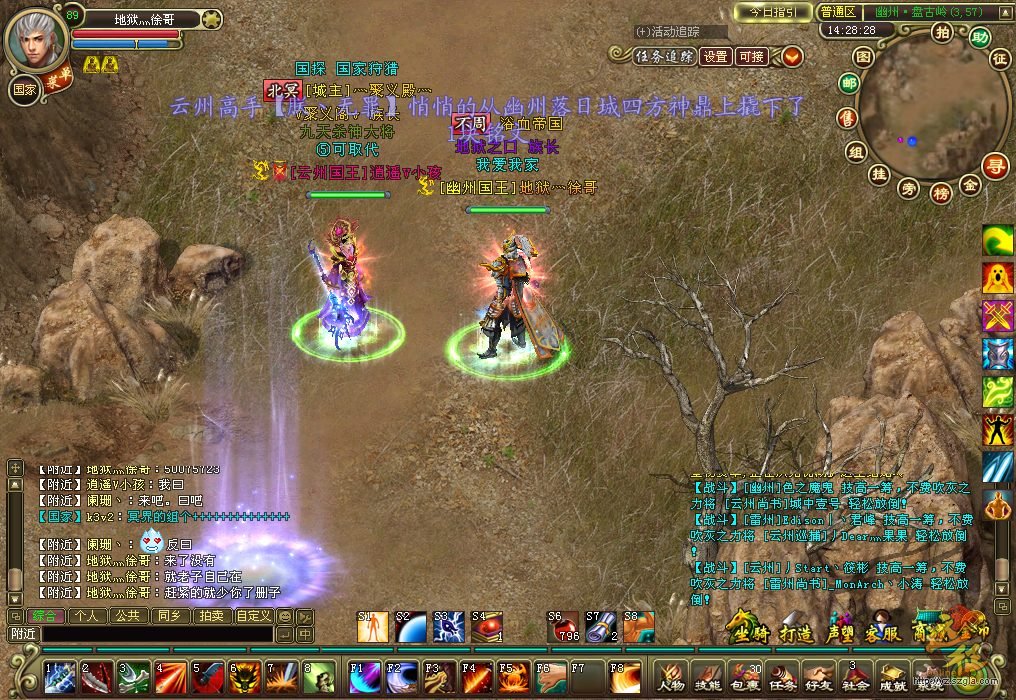Screen dimensions: 1016x700
Task: Switch to the 公共 chat tab
Action: click(x=127, y=616)
